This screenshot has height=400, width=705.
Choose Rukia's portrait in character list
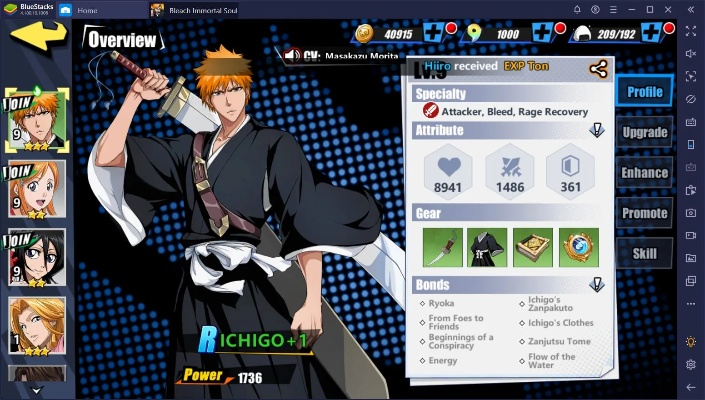pos(37,258)
